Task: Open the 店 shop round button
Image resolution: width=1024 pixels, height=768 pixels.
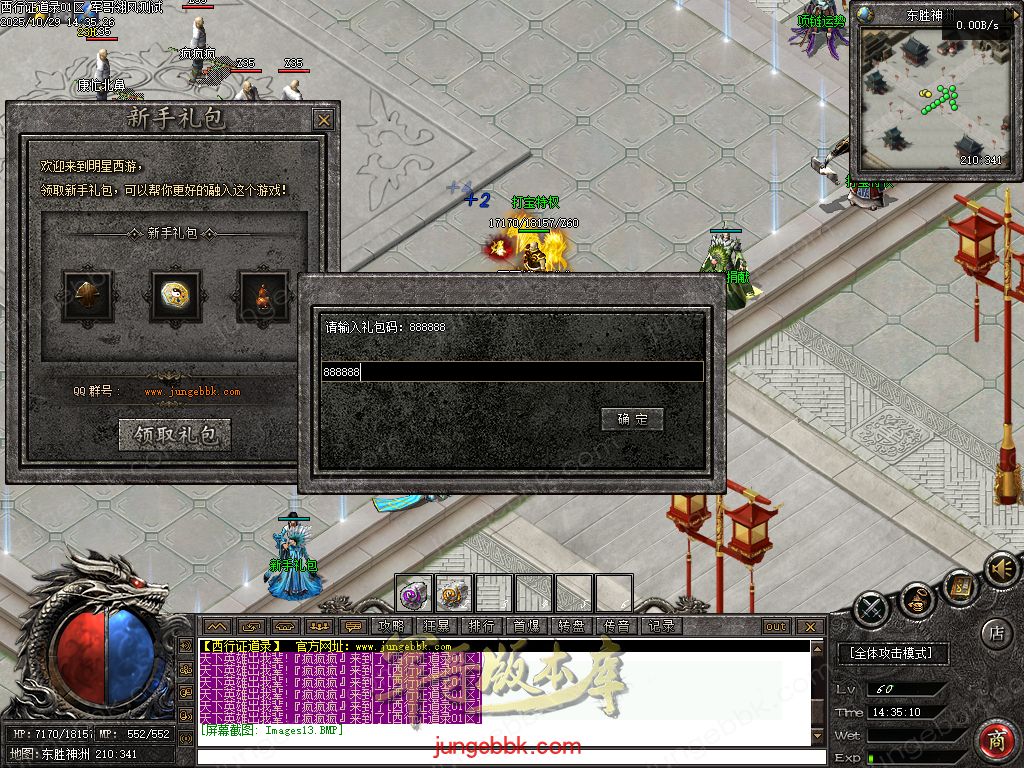Action: click(995, 632)
